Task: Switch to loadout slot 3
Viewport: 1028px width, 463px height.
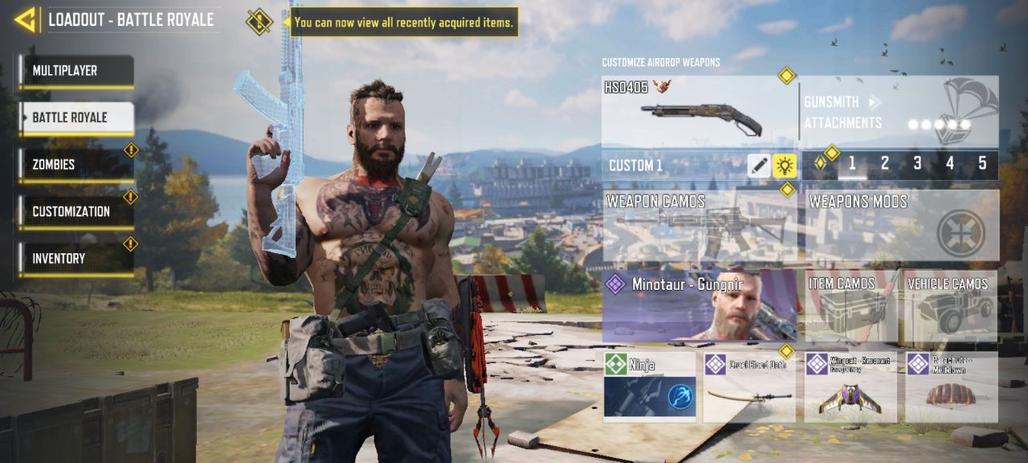Action: (917, 164)
